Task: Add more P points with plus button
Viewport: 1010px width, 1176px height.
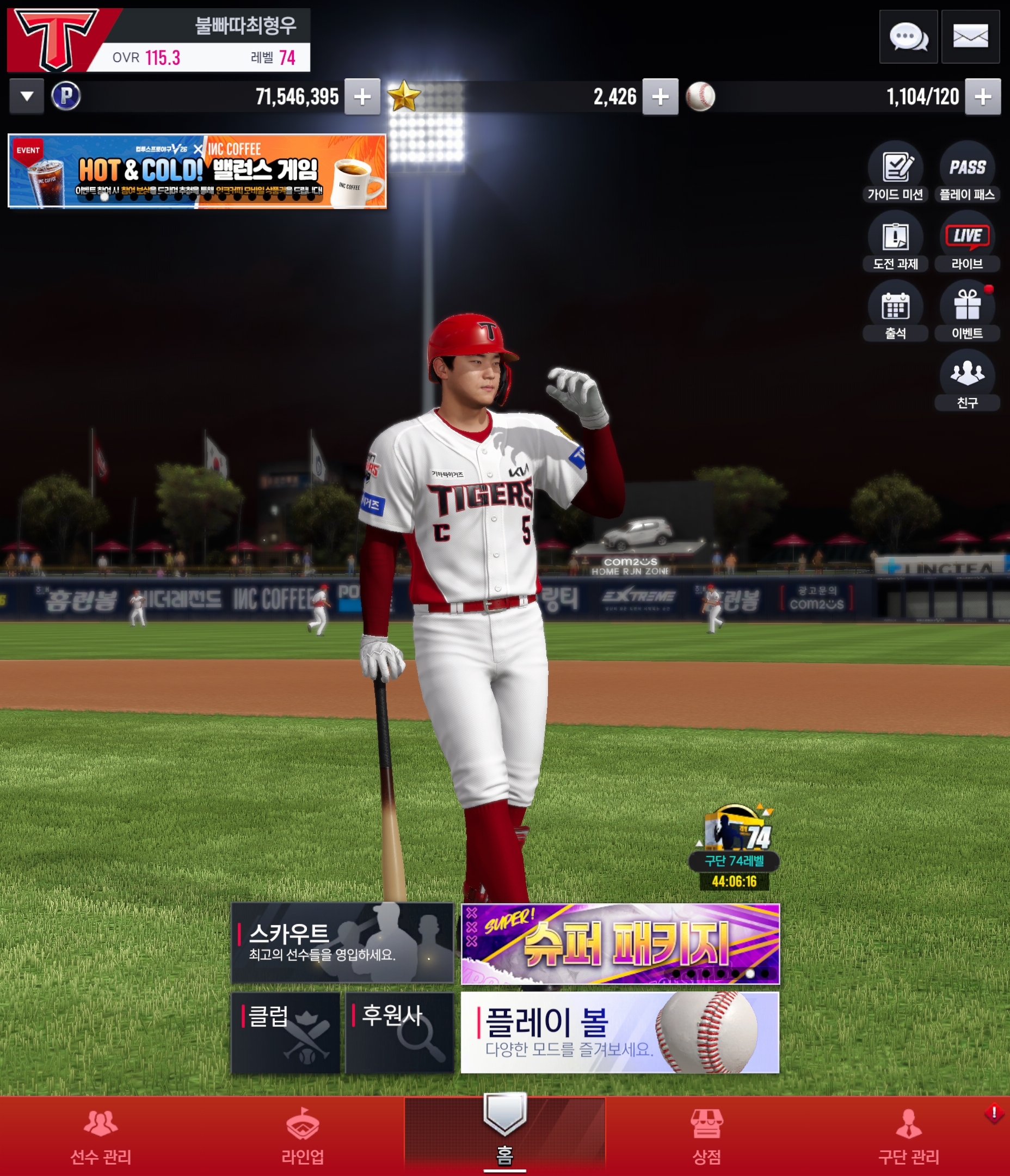Action: 362,96
